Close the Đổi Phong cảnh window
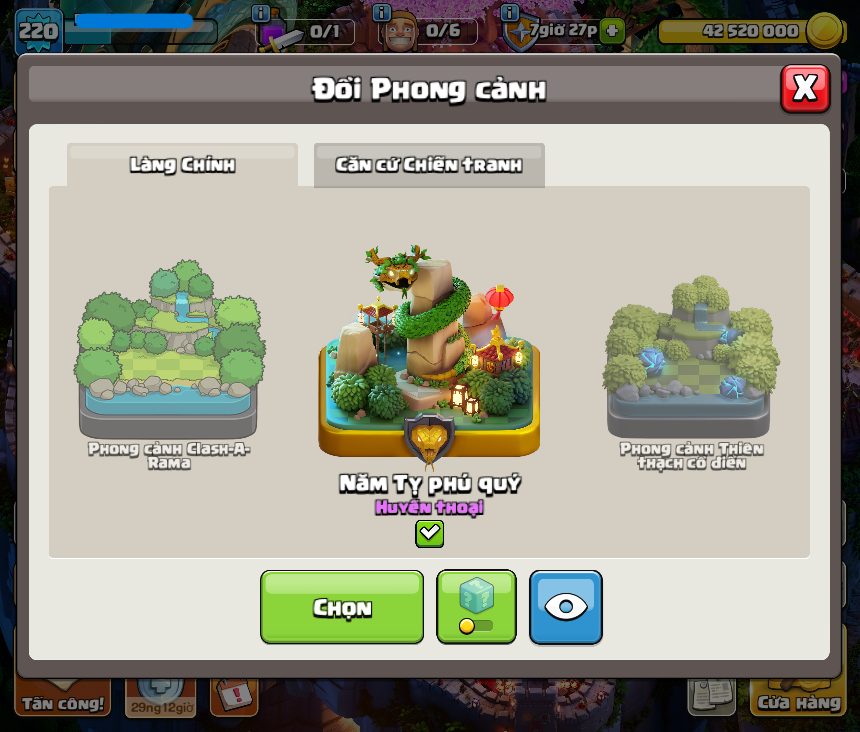Image resolution: width=860 pixels, height=732 pixels. (805, 89)
